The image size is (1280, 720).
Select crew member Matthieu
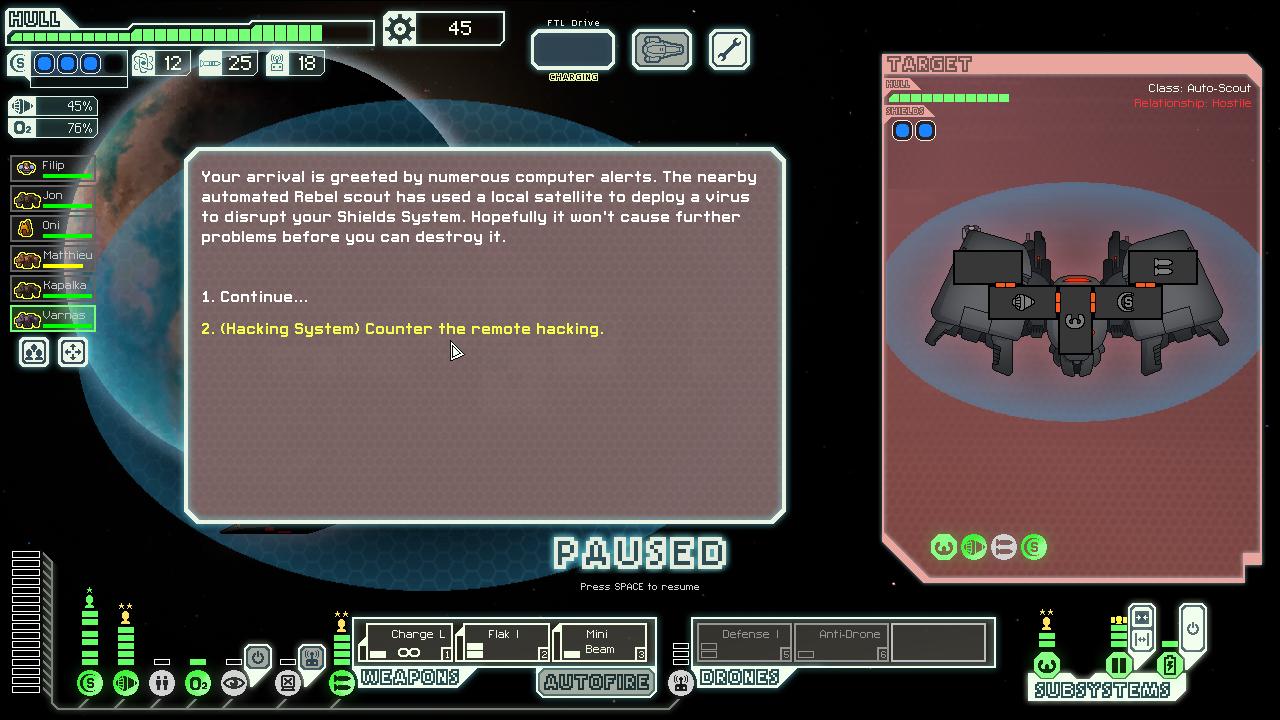pyautogui.click(x=53, y=258)
